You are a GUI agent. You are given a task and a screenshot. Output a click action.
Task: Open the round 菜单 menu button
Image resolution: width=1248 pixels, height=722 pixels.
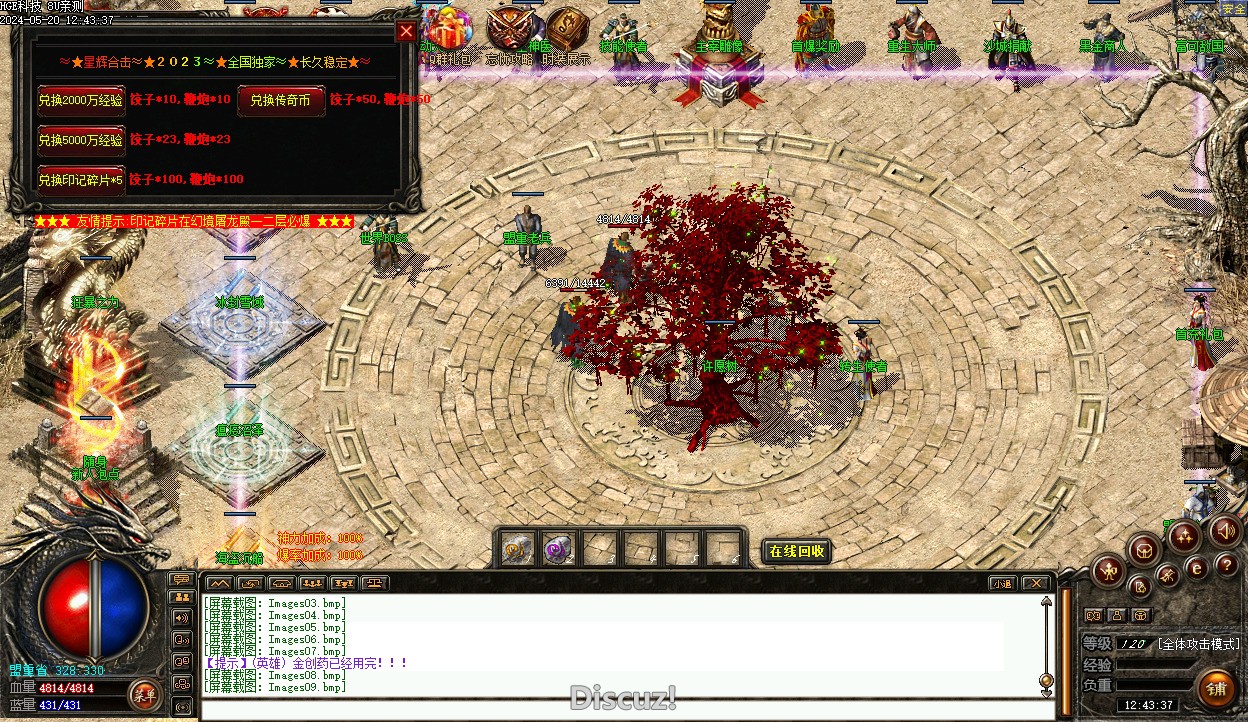click(145, 694)
